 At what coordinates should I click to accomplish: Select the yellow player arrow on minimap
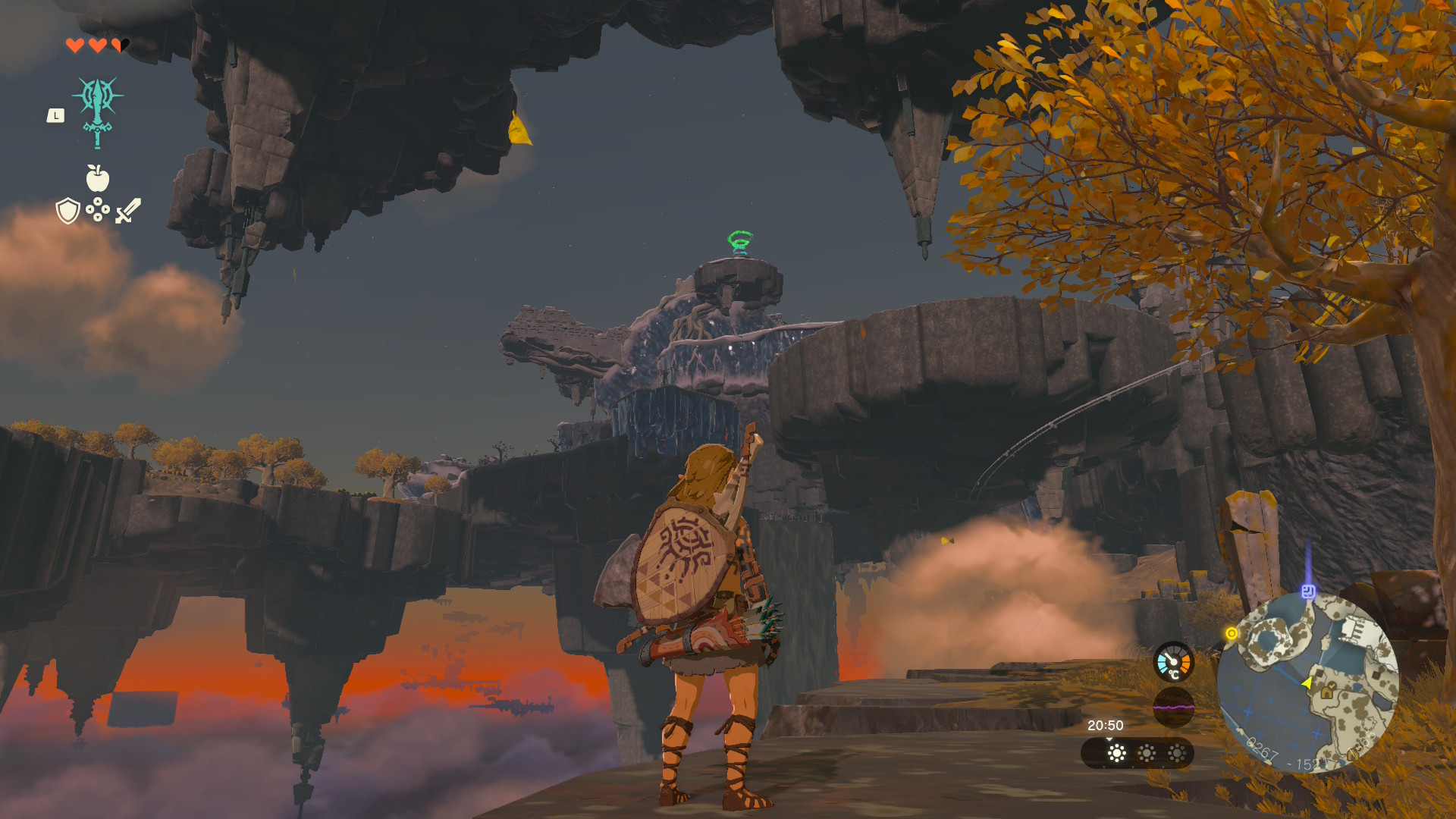tap(1307, 683)
